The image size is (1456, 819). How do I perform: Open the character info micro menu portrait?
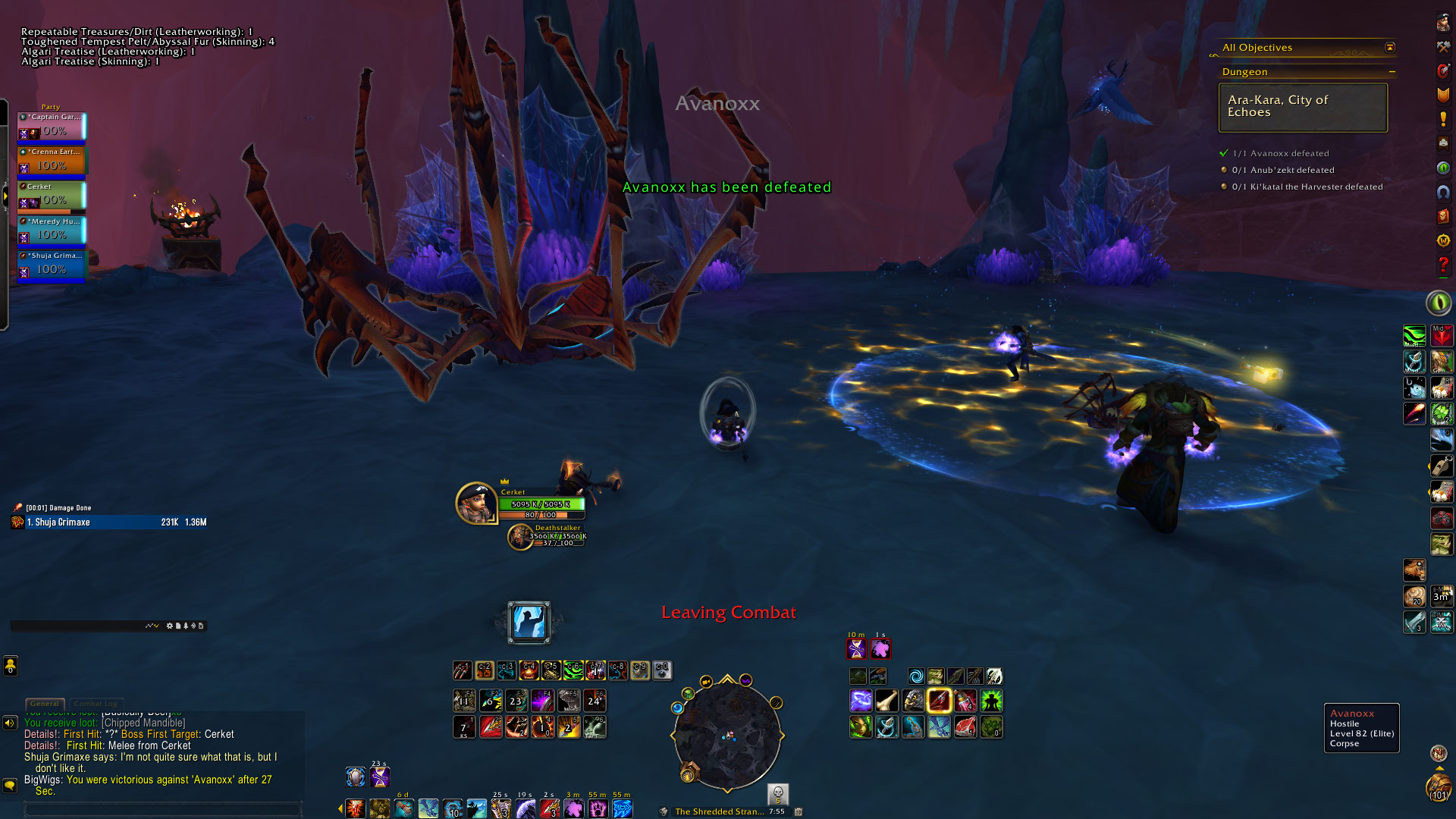1442,24
